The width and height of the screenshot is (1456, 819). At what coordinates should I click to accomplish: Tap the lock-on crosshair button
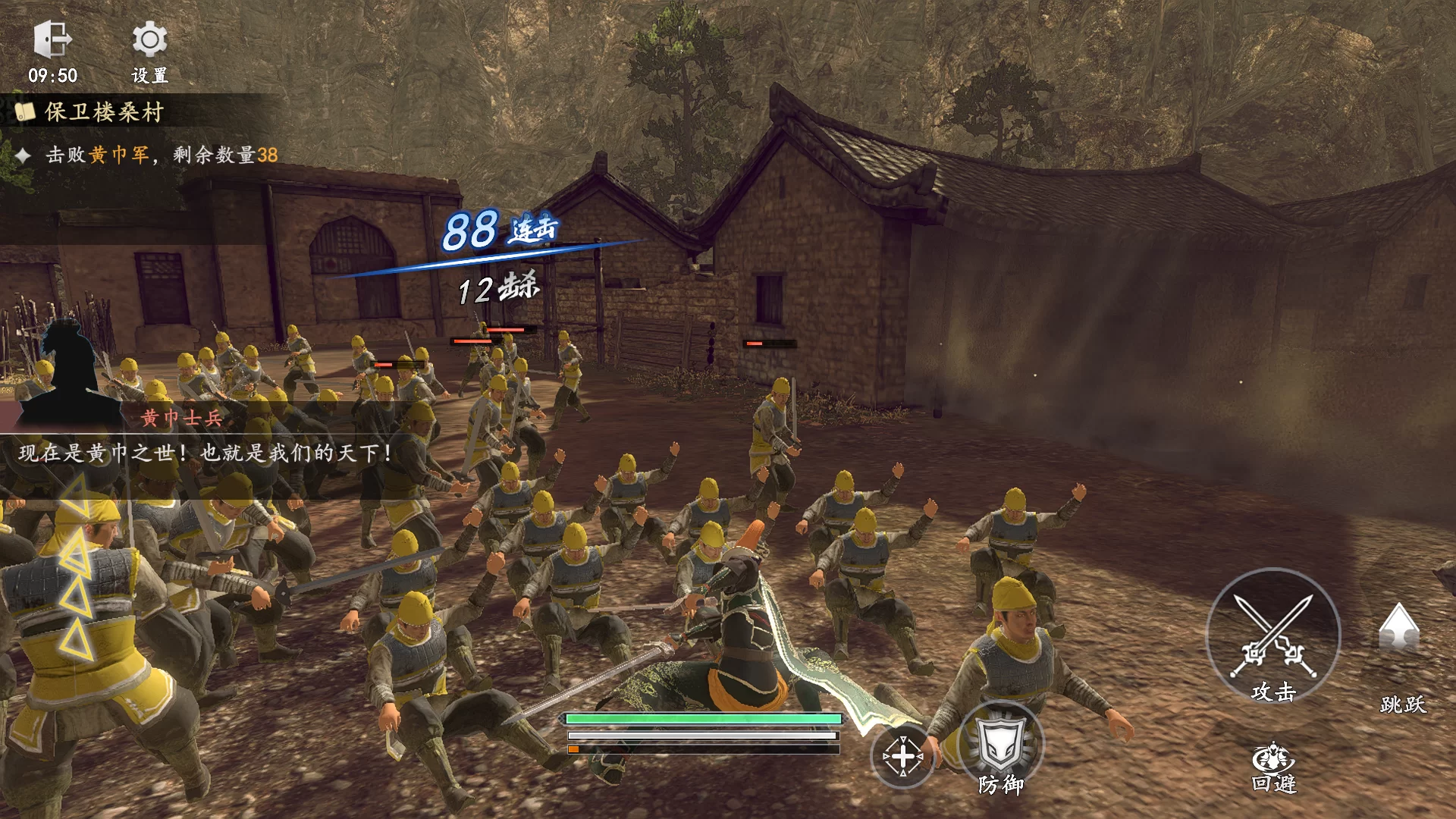(x=902, y=756)
